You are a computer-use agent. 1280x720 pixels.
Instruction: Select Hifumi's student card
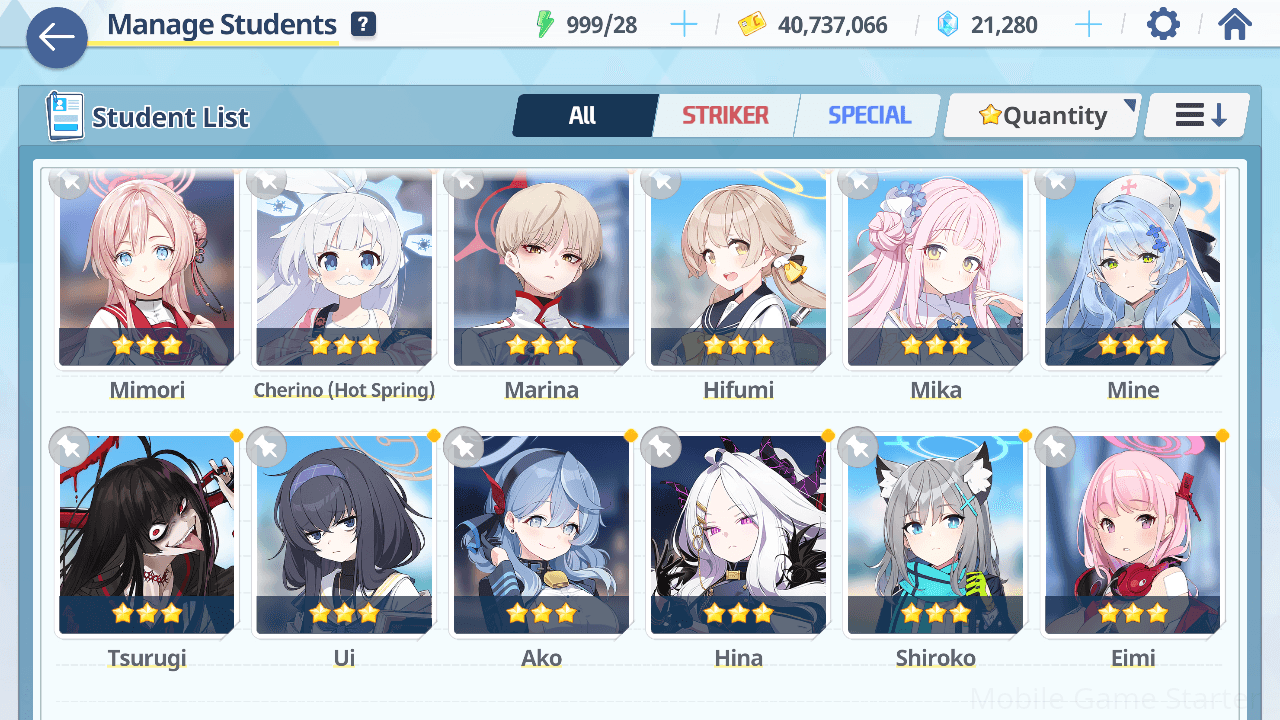pos(738,270)
